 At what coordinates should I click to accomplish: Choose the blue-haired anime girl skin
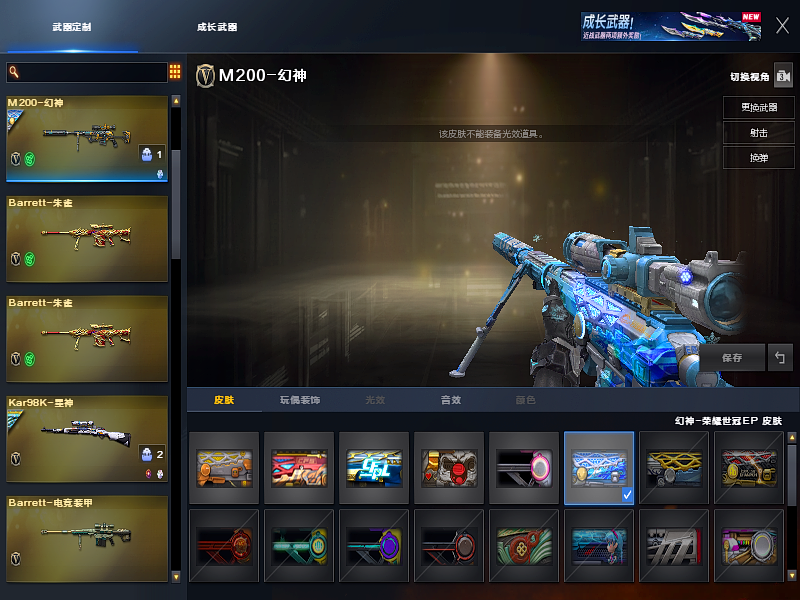point(599,545)
